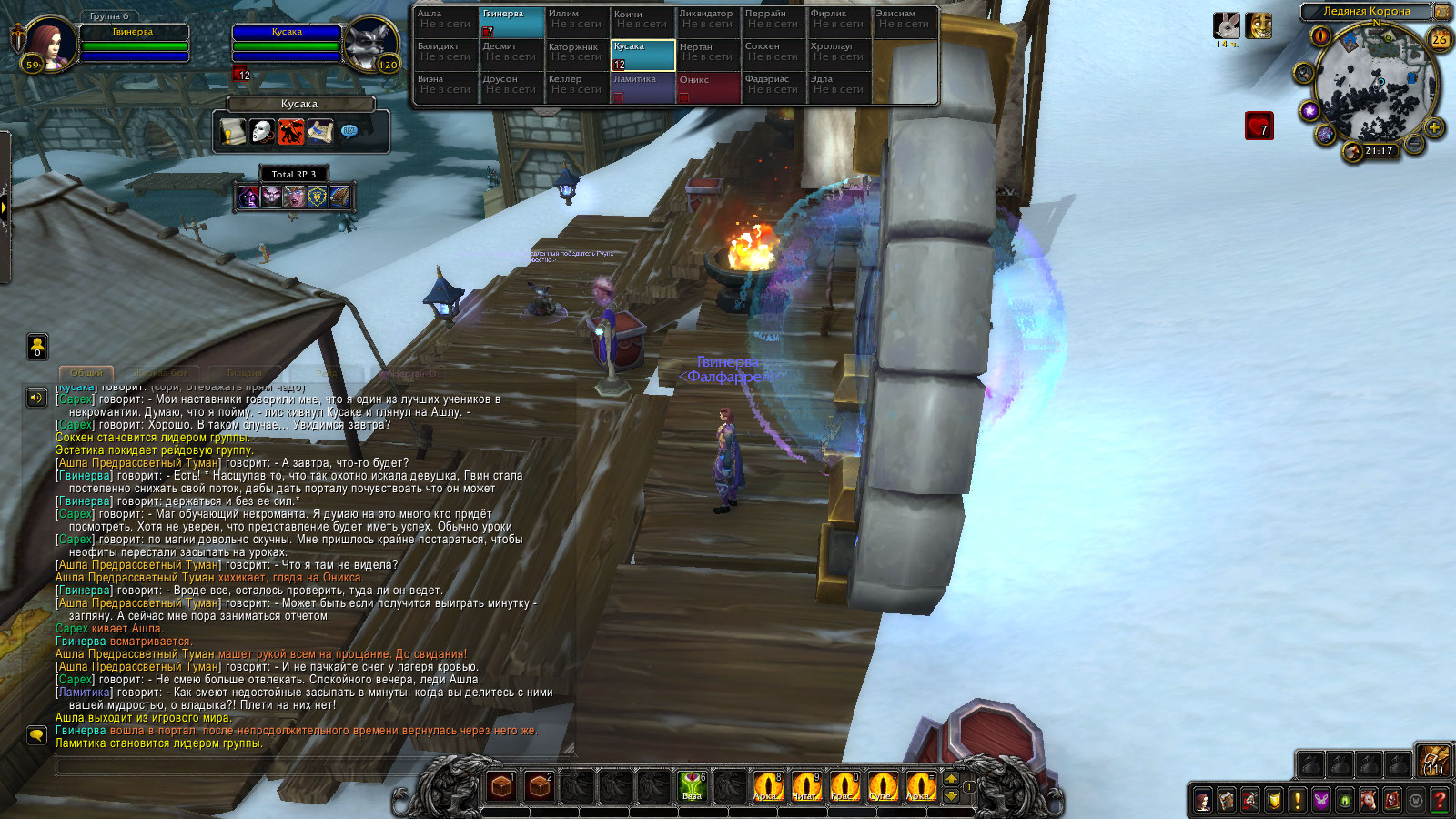Click the rabbit buff icon
Viewport: 1456px width, 819px height.
(x=1227, y=25)
